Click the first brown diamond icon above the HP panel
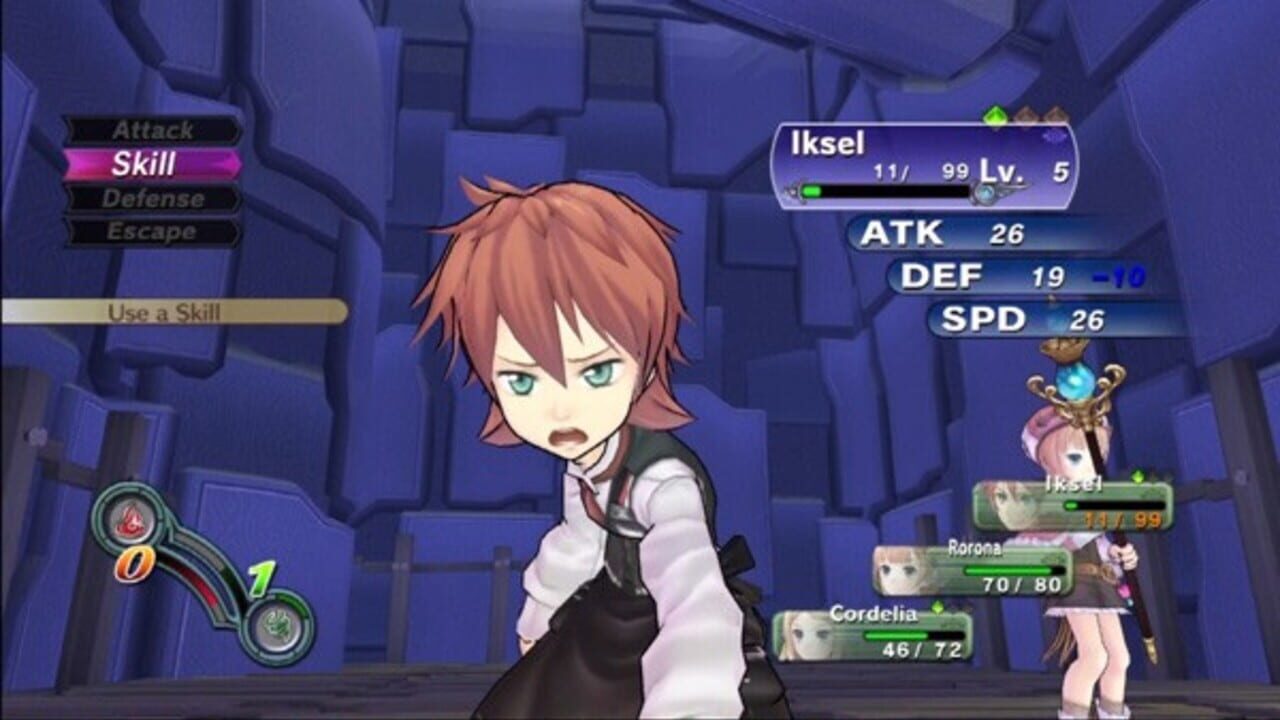This screenshot has width=1280, height=720. click(x=1026, y=114)
